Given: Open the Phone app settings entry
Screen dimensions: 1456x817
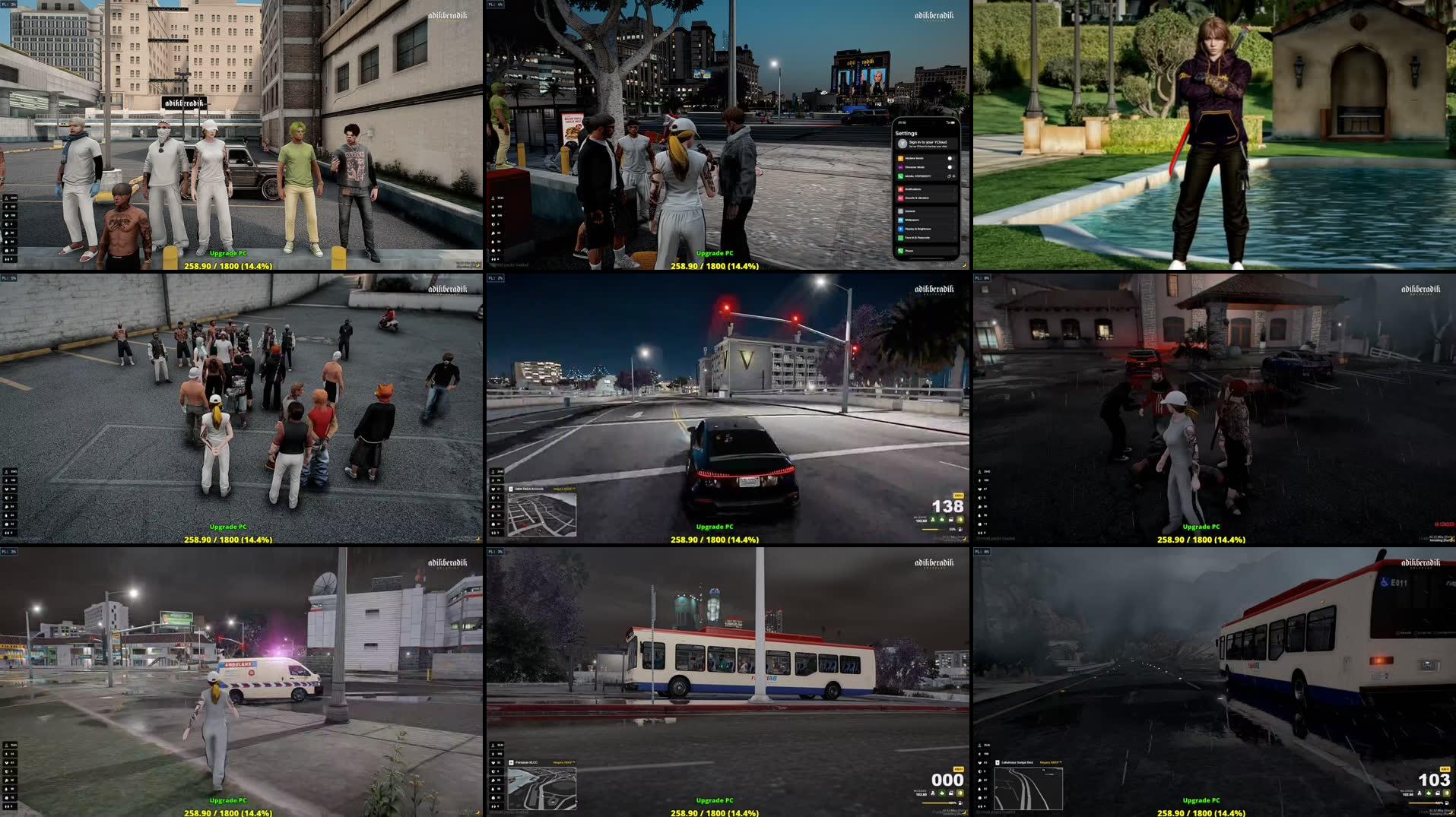Looking at the screenshot, I should [x=909, y=251].
